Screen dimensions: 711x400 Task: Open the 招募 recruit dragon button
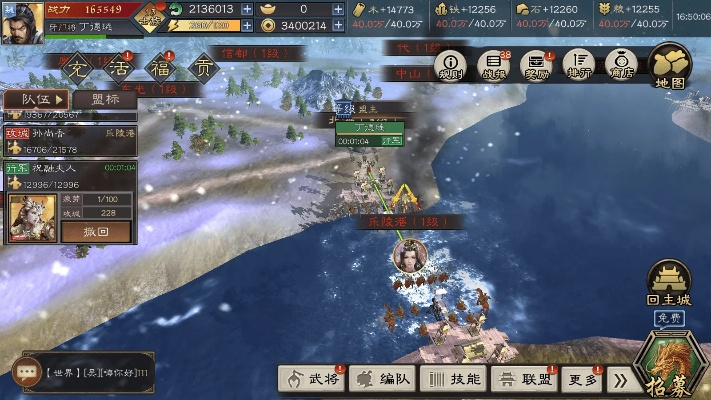coord(672,360)
